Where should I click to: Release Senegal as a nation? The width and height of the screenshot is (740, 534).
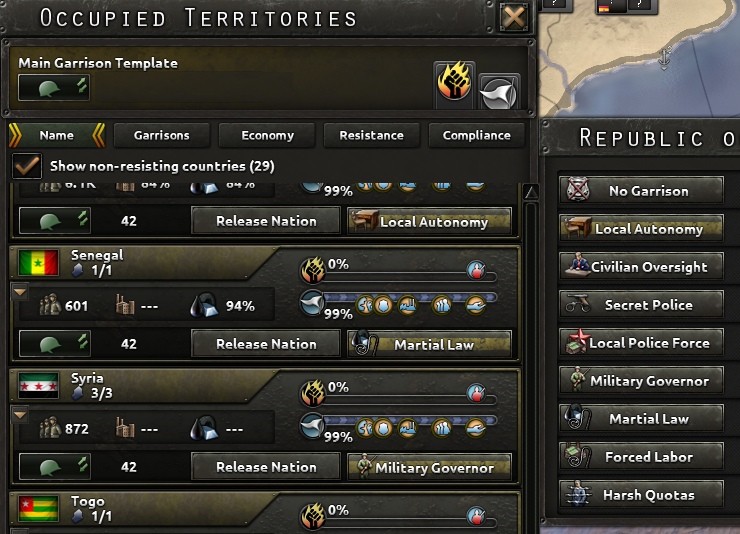[265, 344]
